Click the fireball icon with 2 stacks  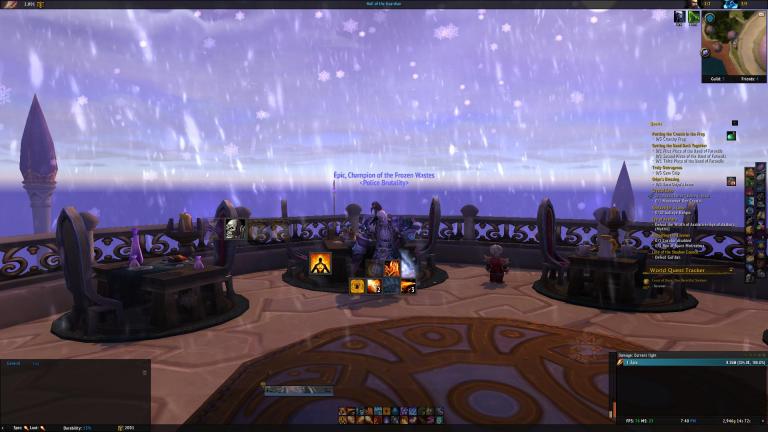[x=373, y=286]
